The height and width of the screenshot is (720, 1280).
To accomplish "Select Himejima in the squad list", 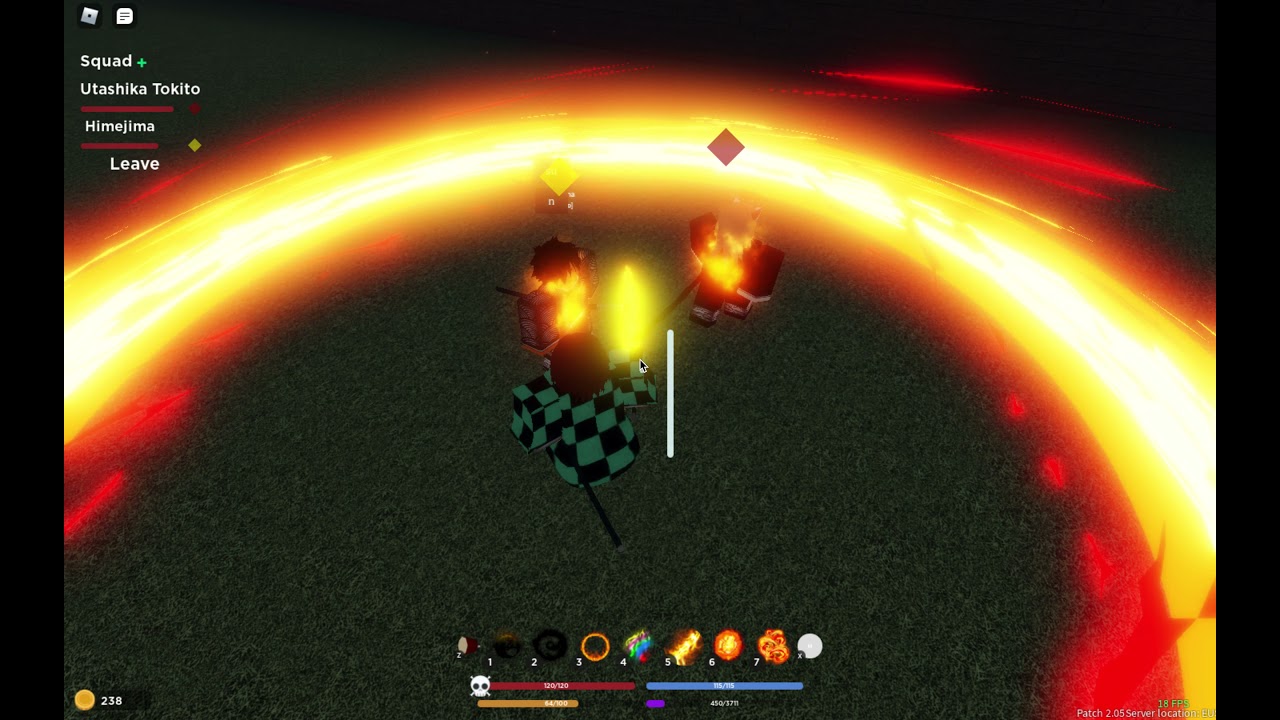I will (x=120, y=127).
